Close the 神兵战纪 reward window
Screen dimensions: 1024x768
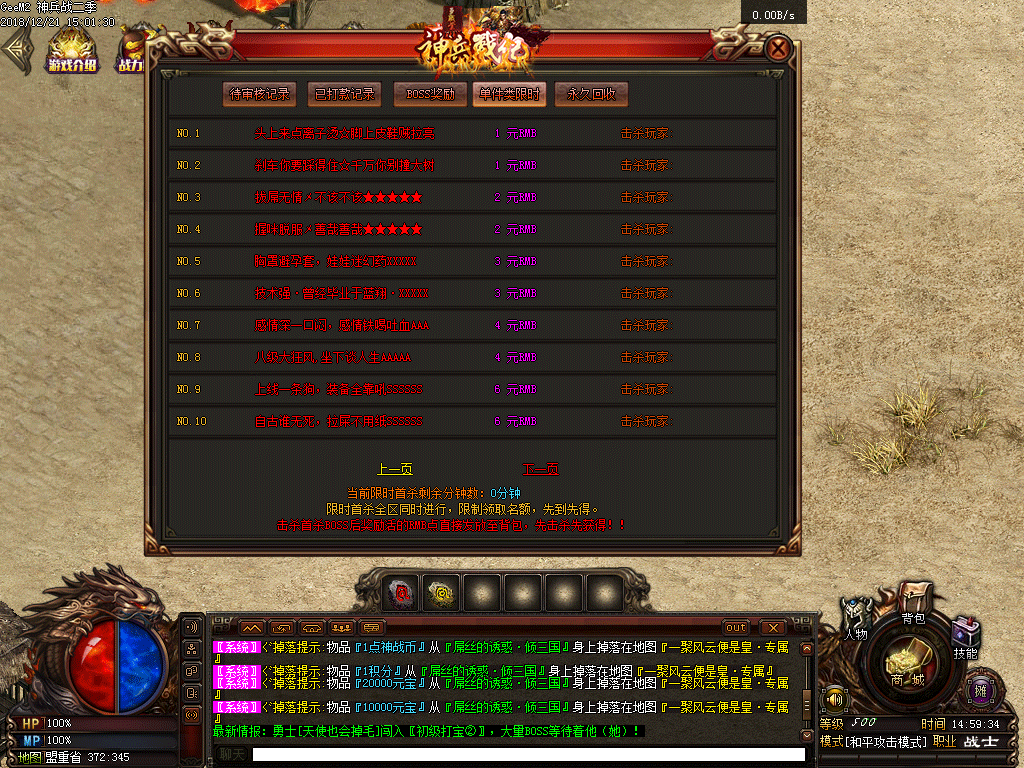tap(778, 48)
